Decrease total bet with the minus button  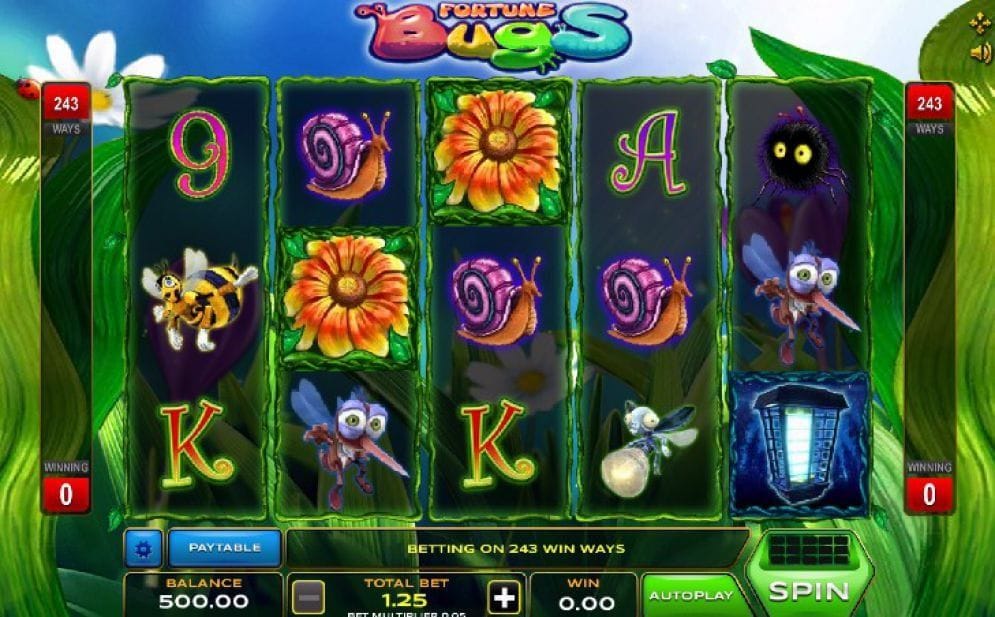click(309, 597)
